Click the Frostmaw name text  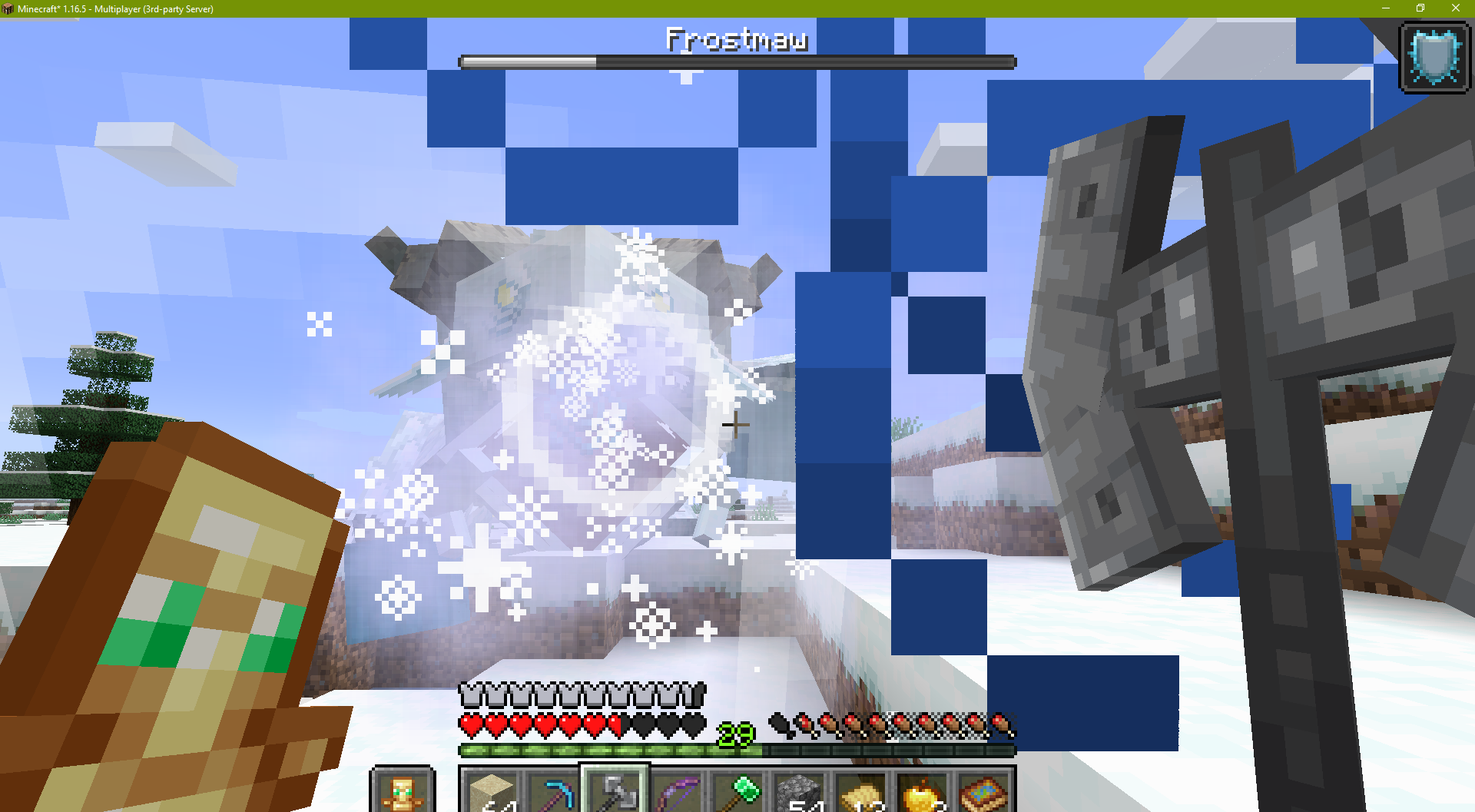click(x=736, y=38)
